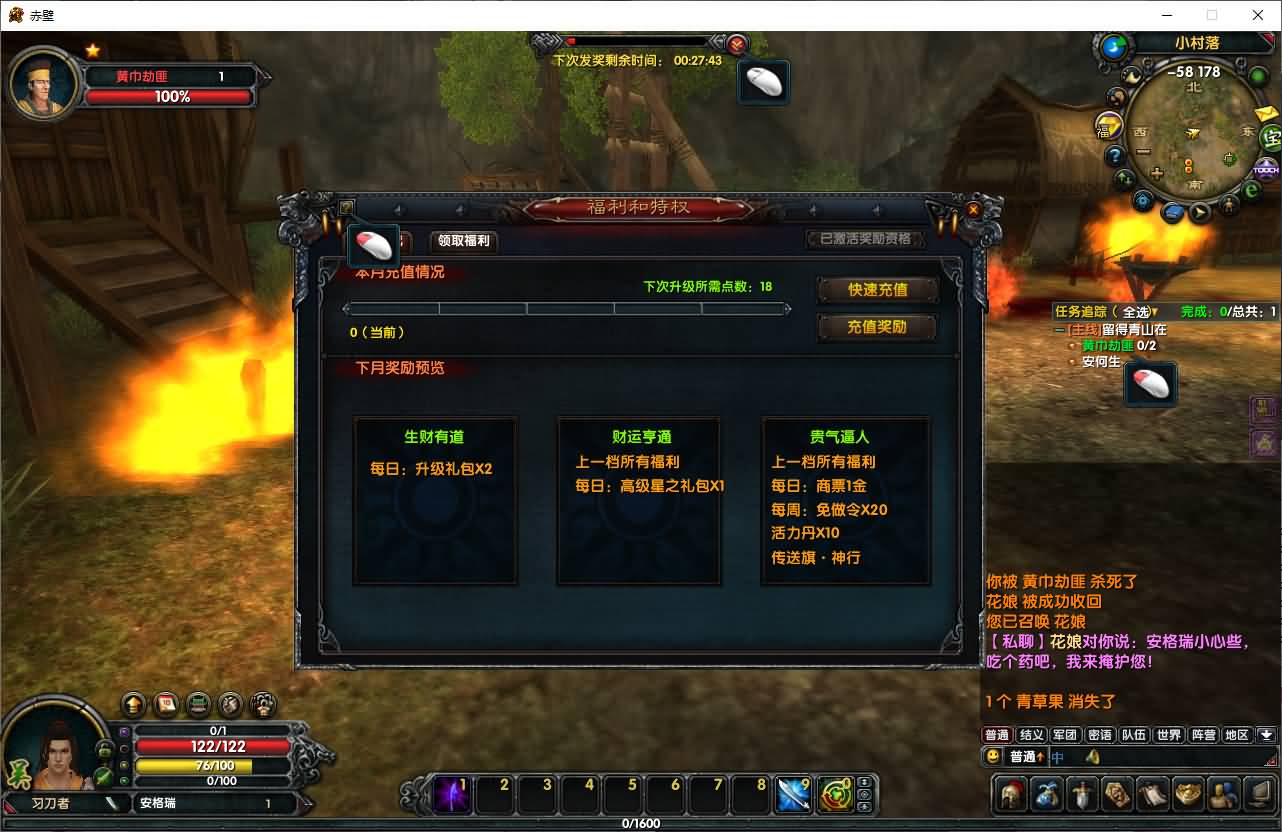Select the 世界 chat channel tab
The image size is (1282, 832).
click(x=1168, y=735)
